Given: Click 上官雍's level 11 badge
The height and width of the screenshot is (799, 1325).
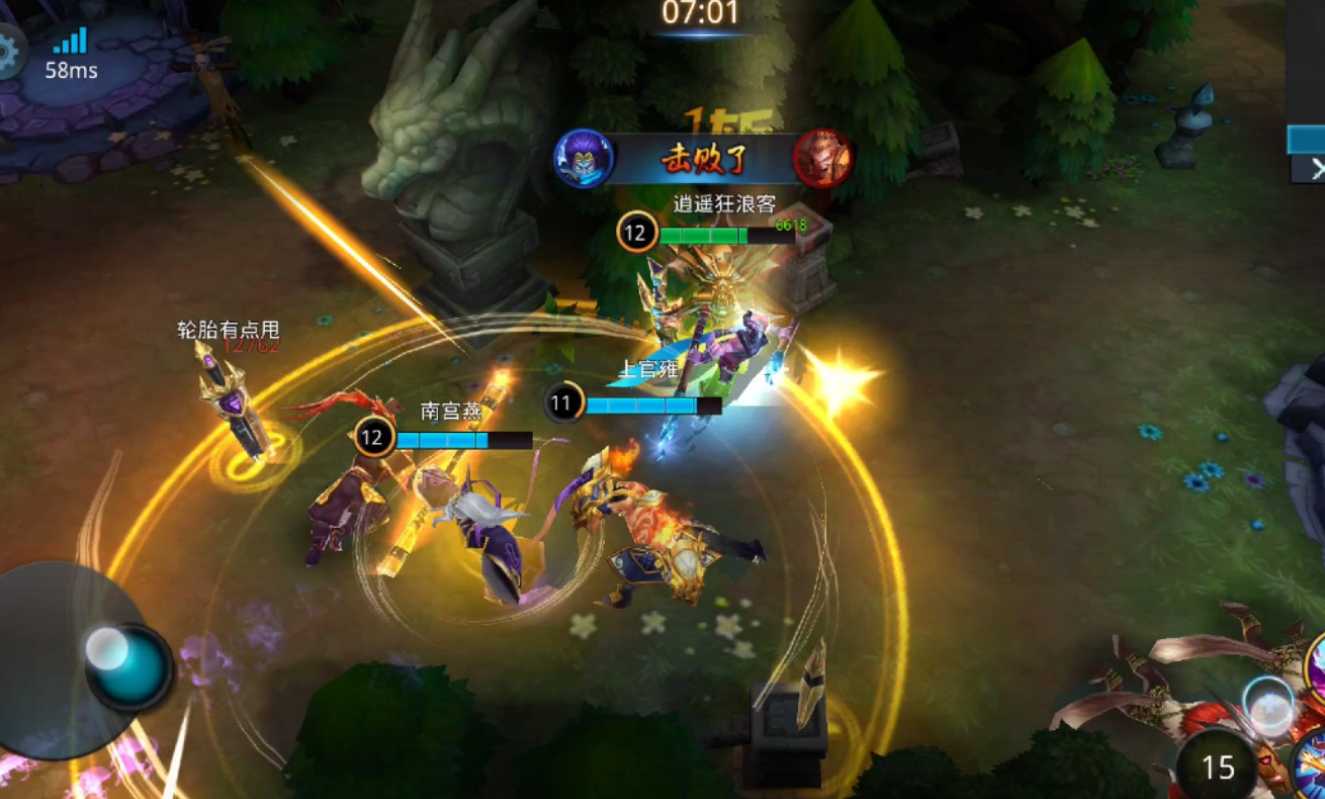Looking at the screenshot, I should pyautogui.click(x=562, y=401).
